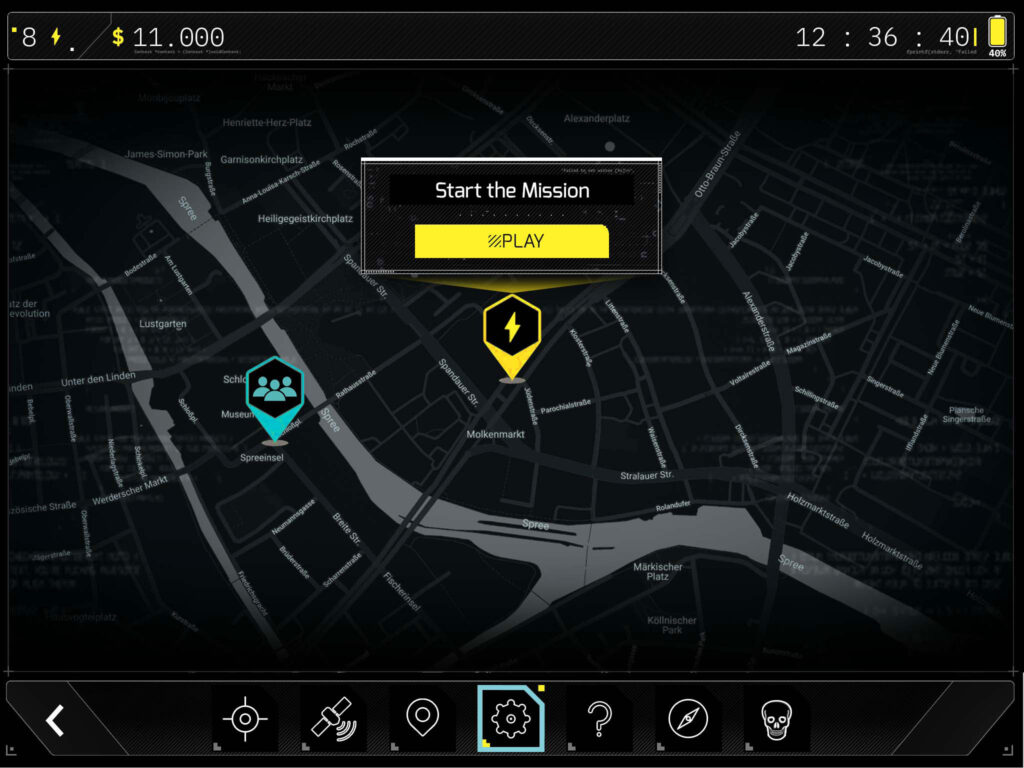The width and height of the screenshot is (1024, 768).
Task: Select the satellite icon in the toolbar
Action: (333, 720)
